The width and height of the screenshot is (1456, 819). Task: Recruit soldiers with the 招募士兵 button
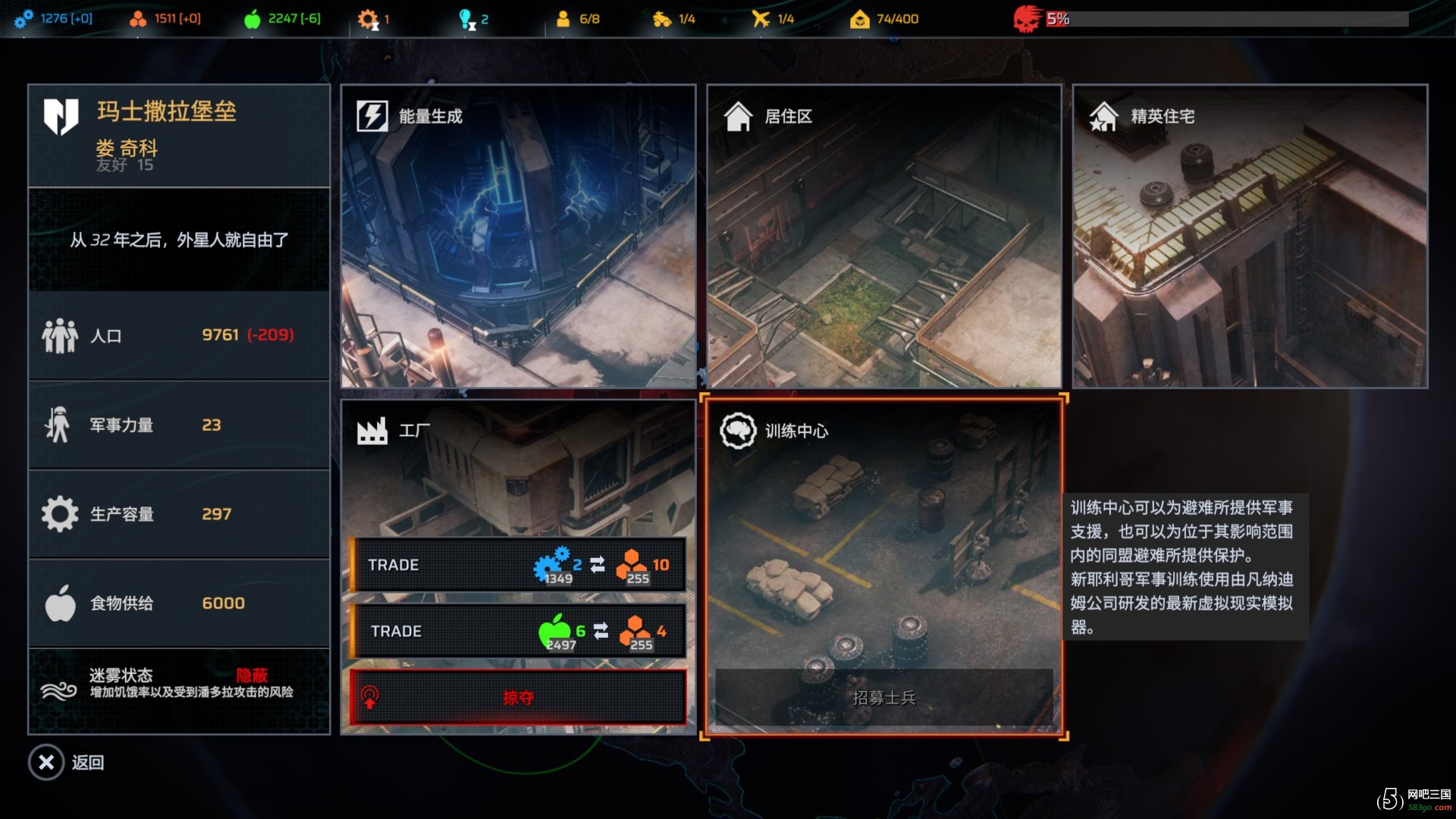click(883, 698)
